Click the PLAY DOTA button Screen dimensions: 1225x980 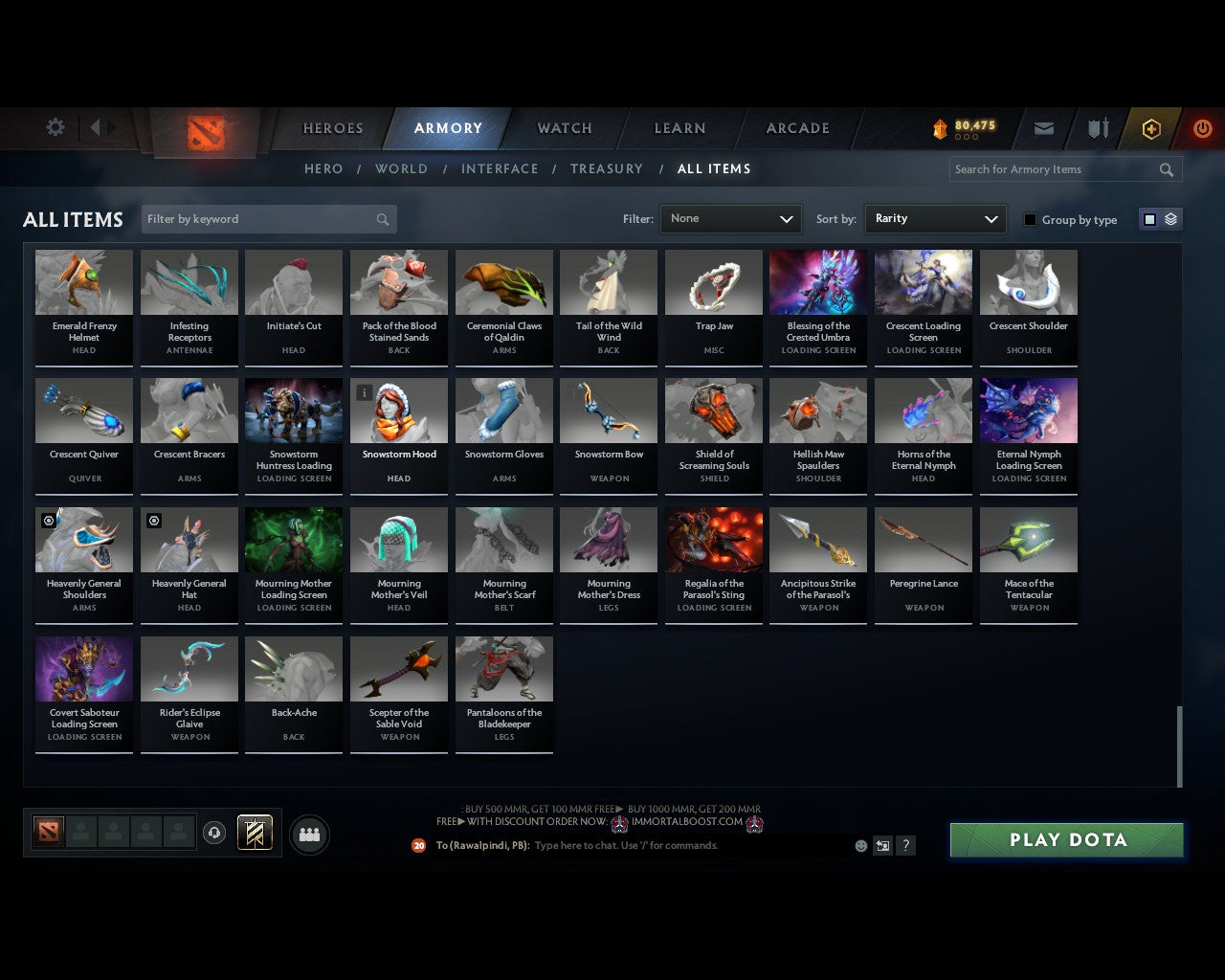coord(1066,839)
